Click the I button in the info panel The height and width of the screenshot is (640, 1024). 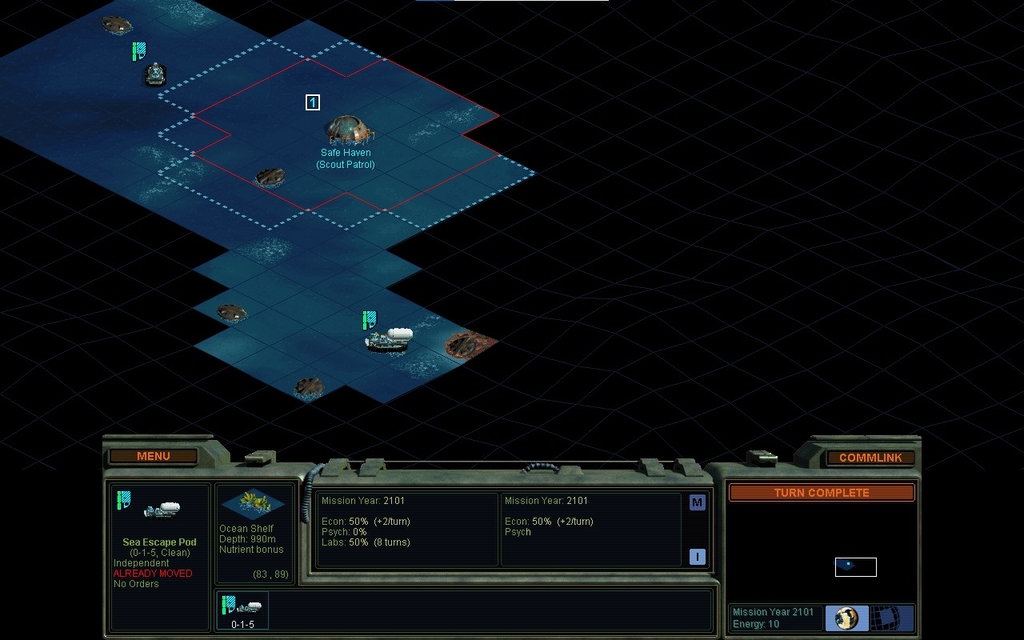coord(697,557)
